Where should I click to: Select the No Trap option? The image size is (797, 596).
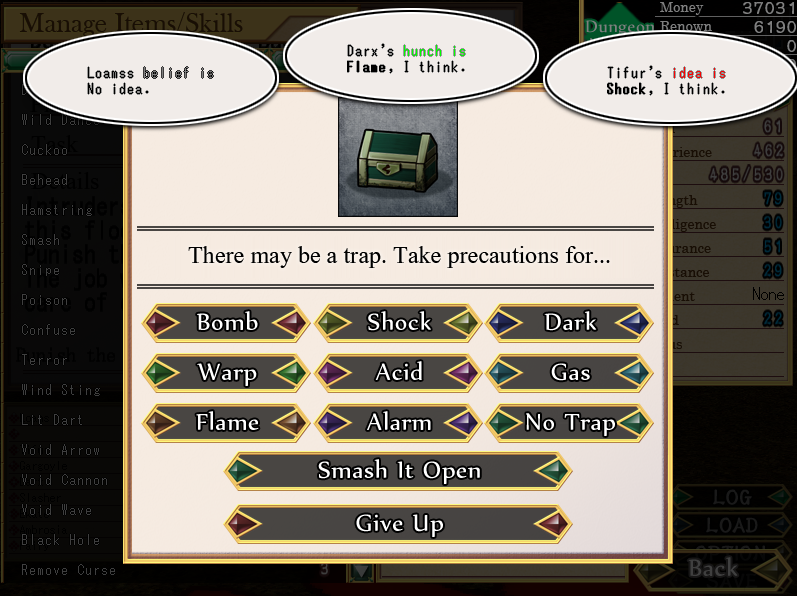[570, 423]
